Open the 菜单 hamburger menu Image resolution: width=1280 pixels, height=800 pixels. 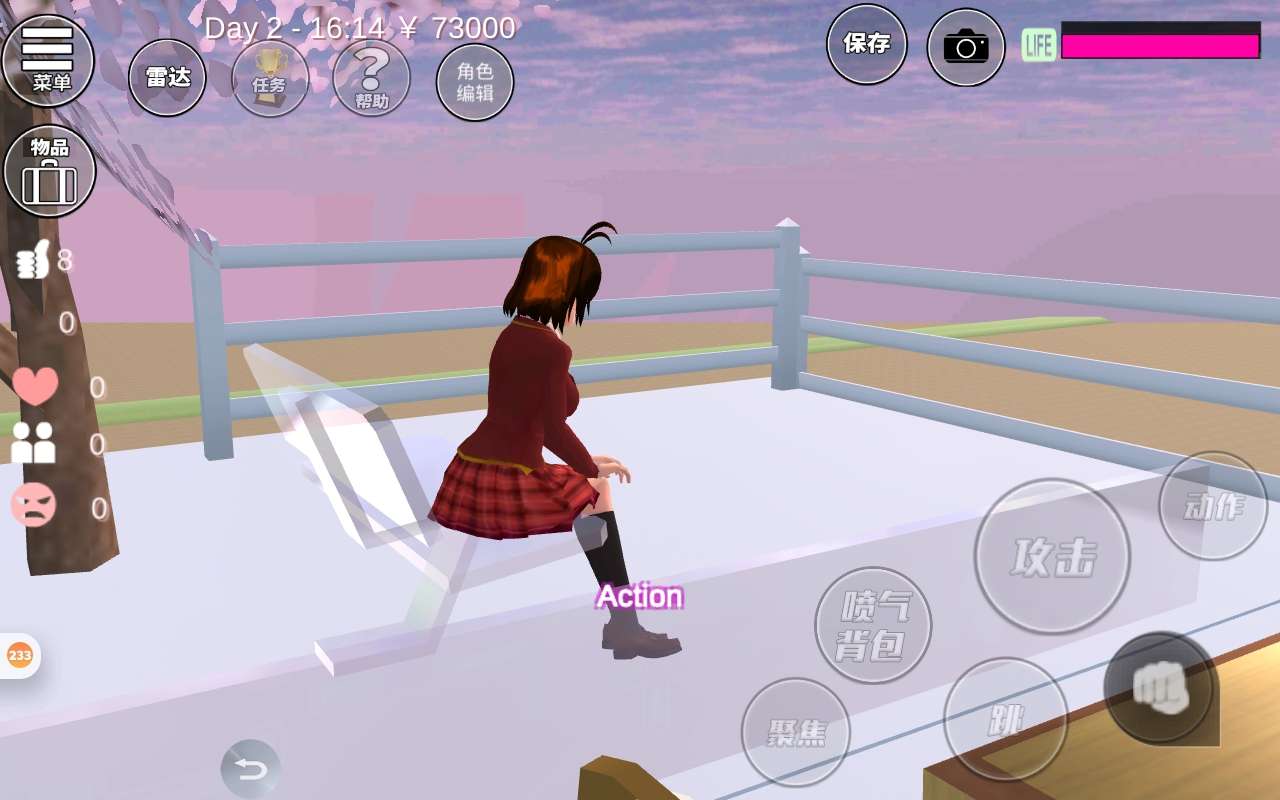click(48, 60)
